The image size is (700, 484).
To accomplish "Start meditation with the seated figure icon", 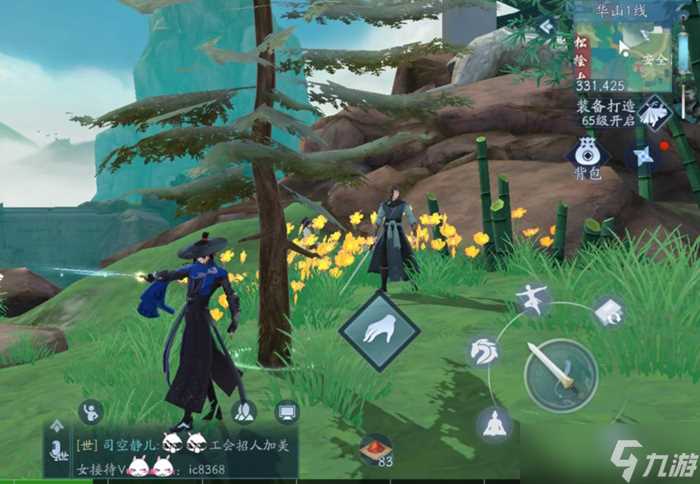I will pyautogui.click(x=492, y=424).
